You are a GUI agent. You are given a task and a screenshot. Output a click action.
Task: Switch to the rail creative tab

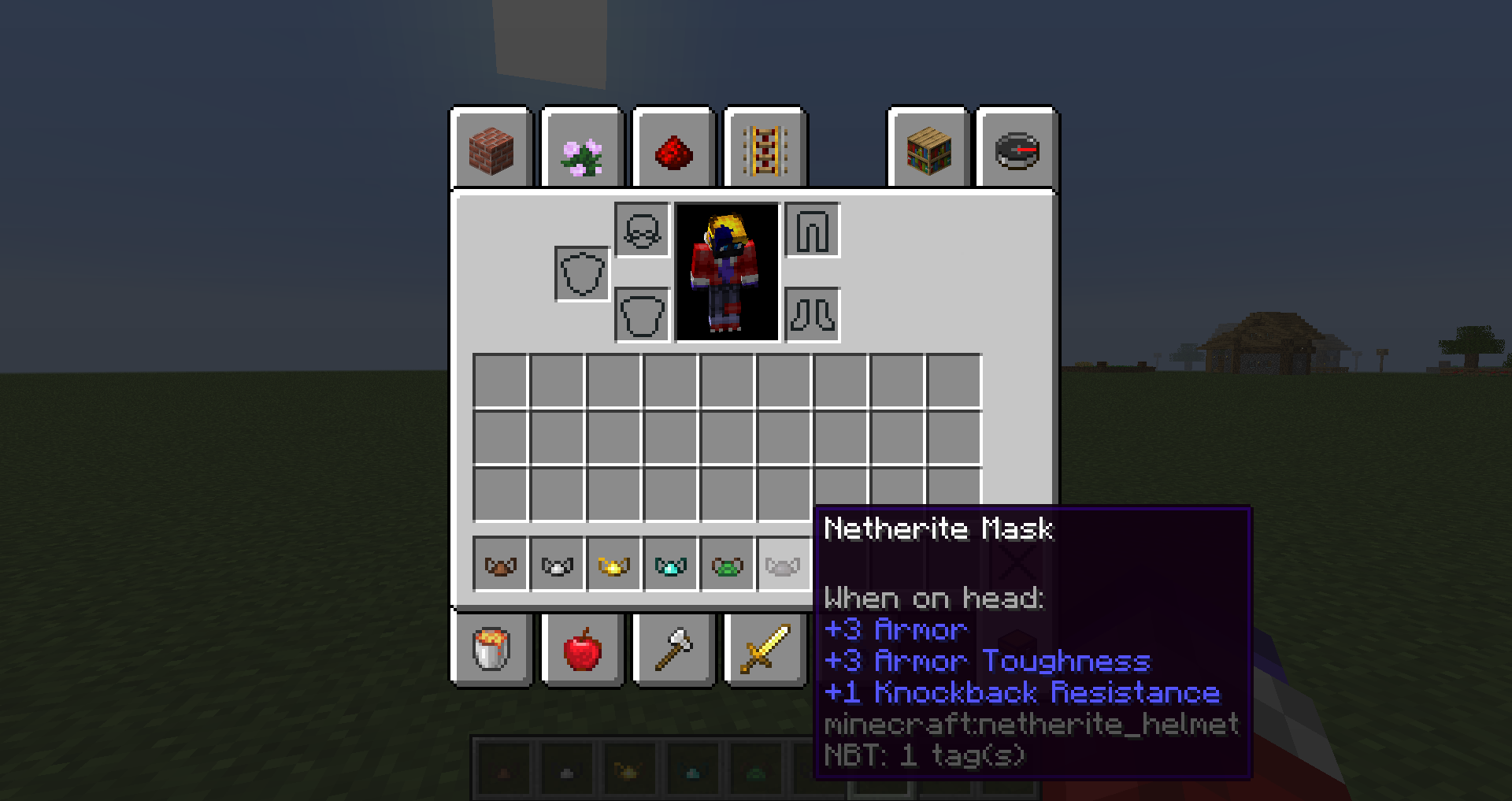click(x=765, y=150)
